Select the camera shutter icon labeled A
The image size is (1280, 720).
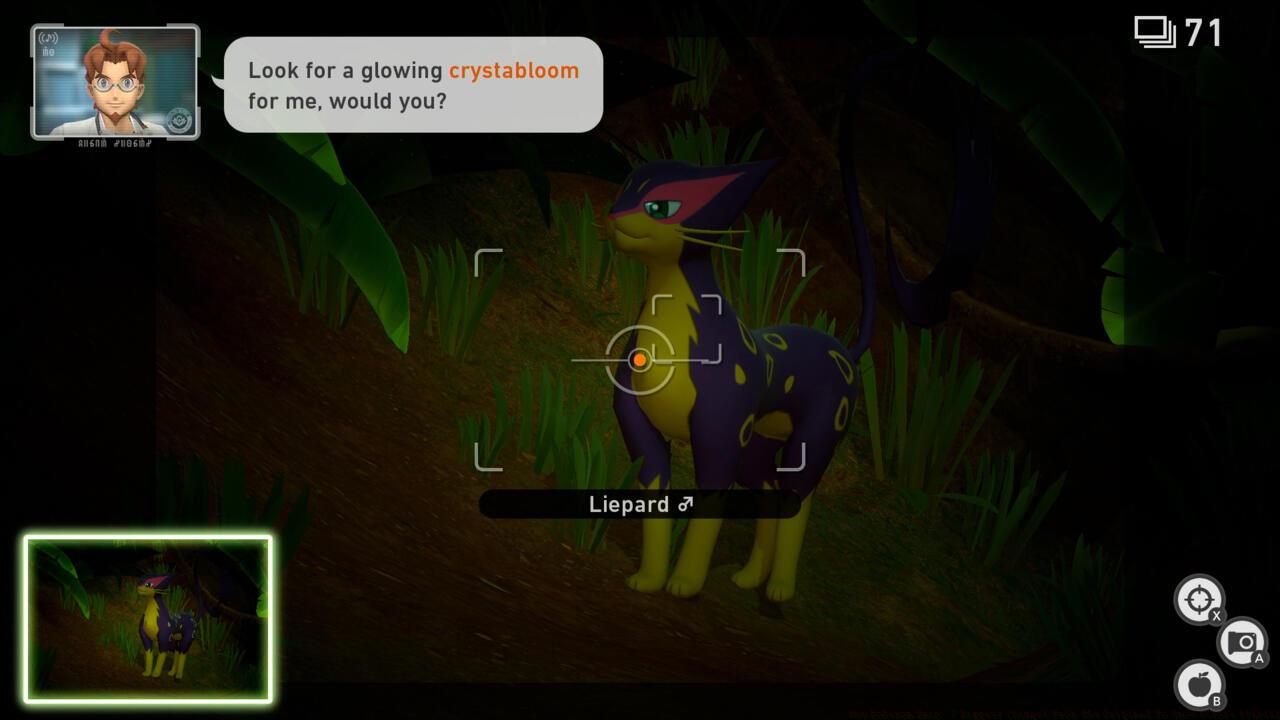tap(1241, 641)
